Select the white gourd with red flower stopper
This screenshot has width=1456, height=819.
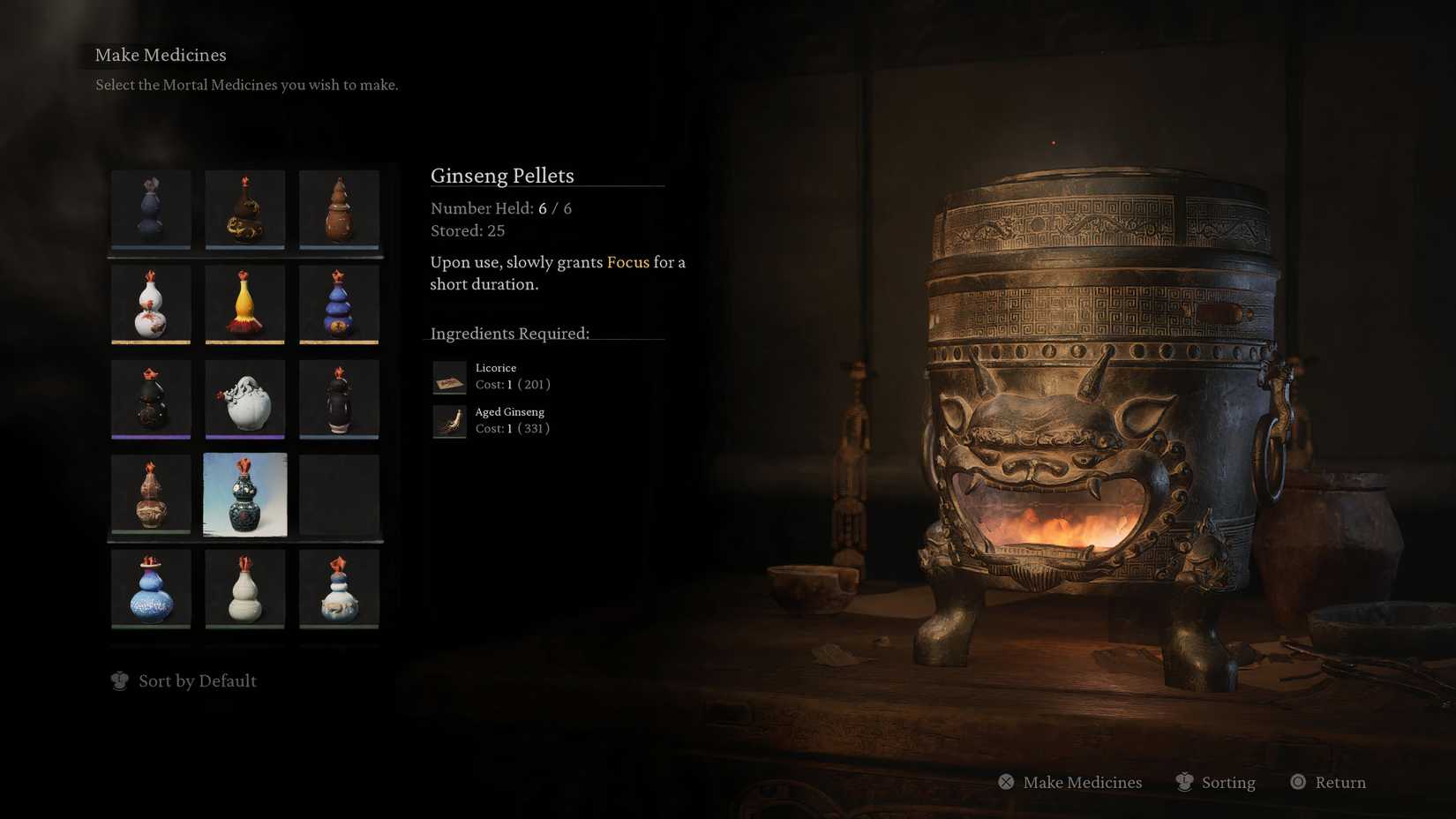(150, 305)
